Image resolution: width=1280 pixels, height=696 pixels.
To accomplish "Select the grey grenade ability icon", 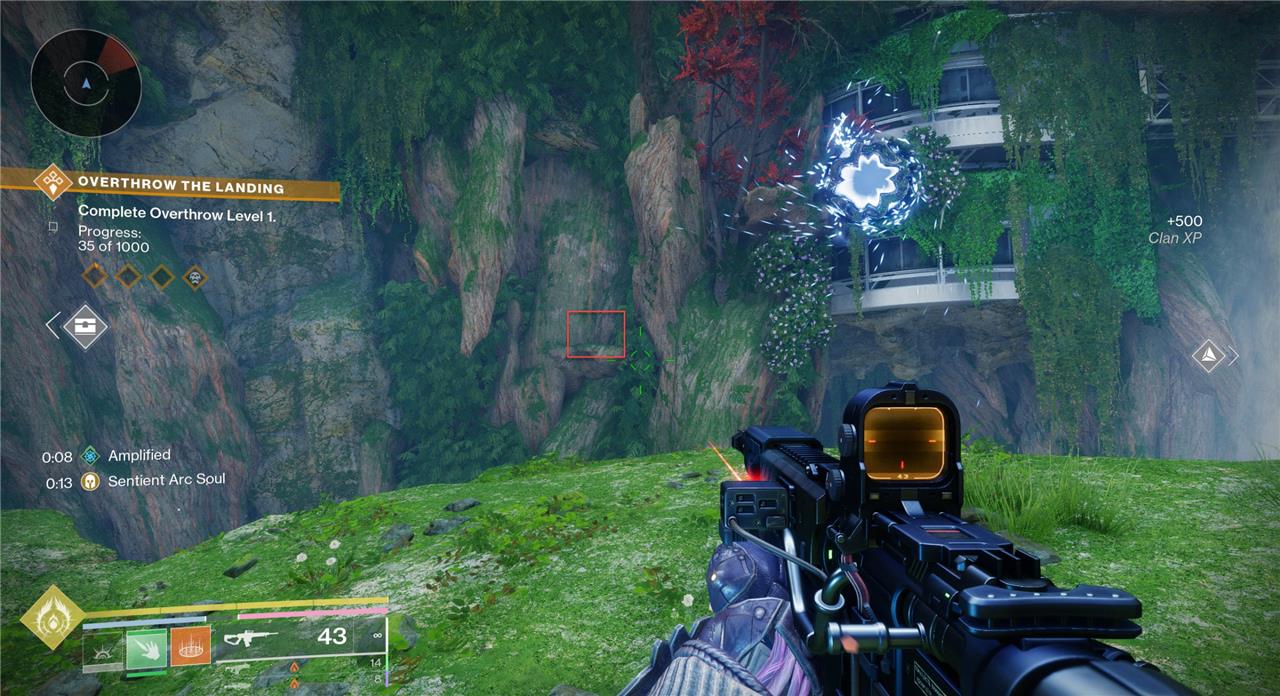I will (103, 651).
